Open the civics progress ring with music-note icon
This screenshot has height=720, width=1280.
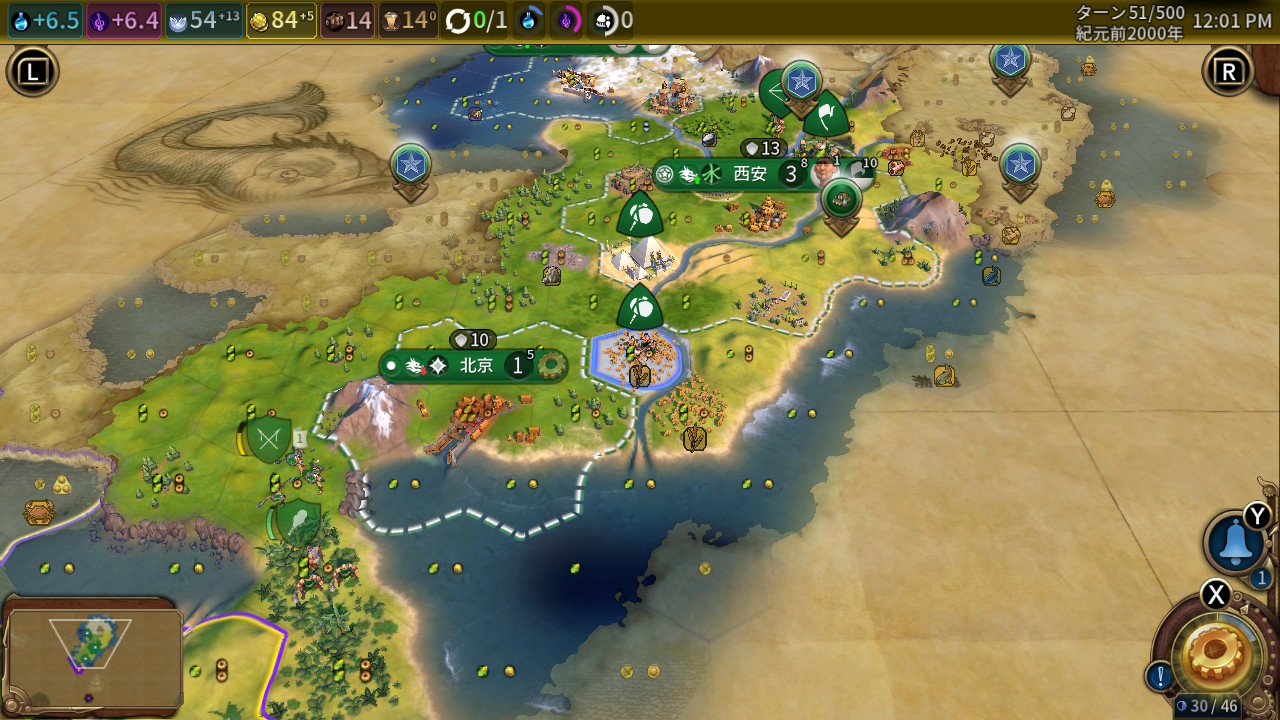point(568,21)
